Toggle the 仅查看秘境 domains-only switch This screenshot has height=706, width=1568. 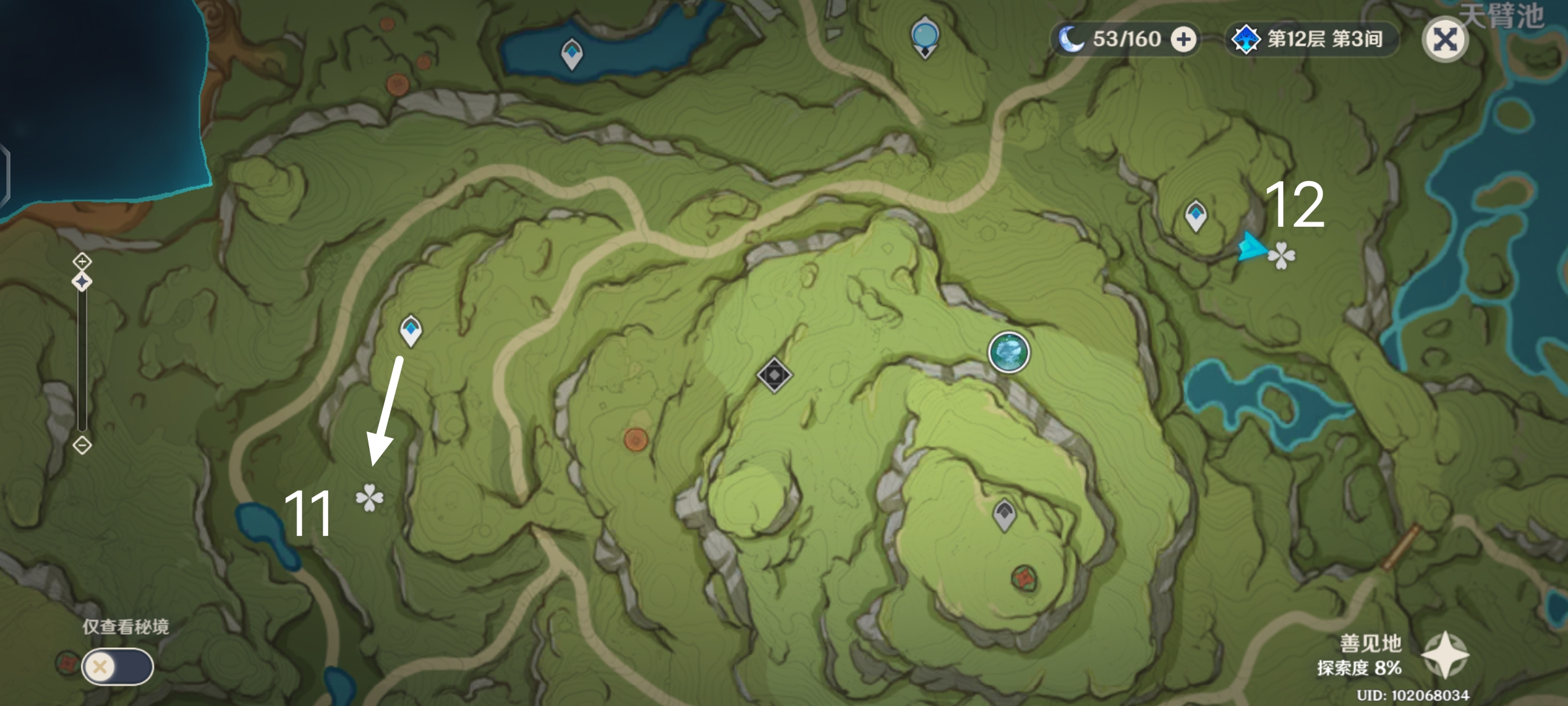(118, 667)
